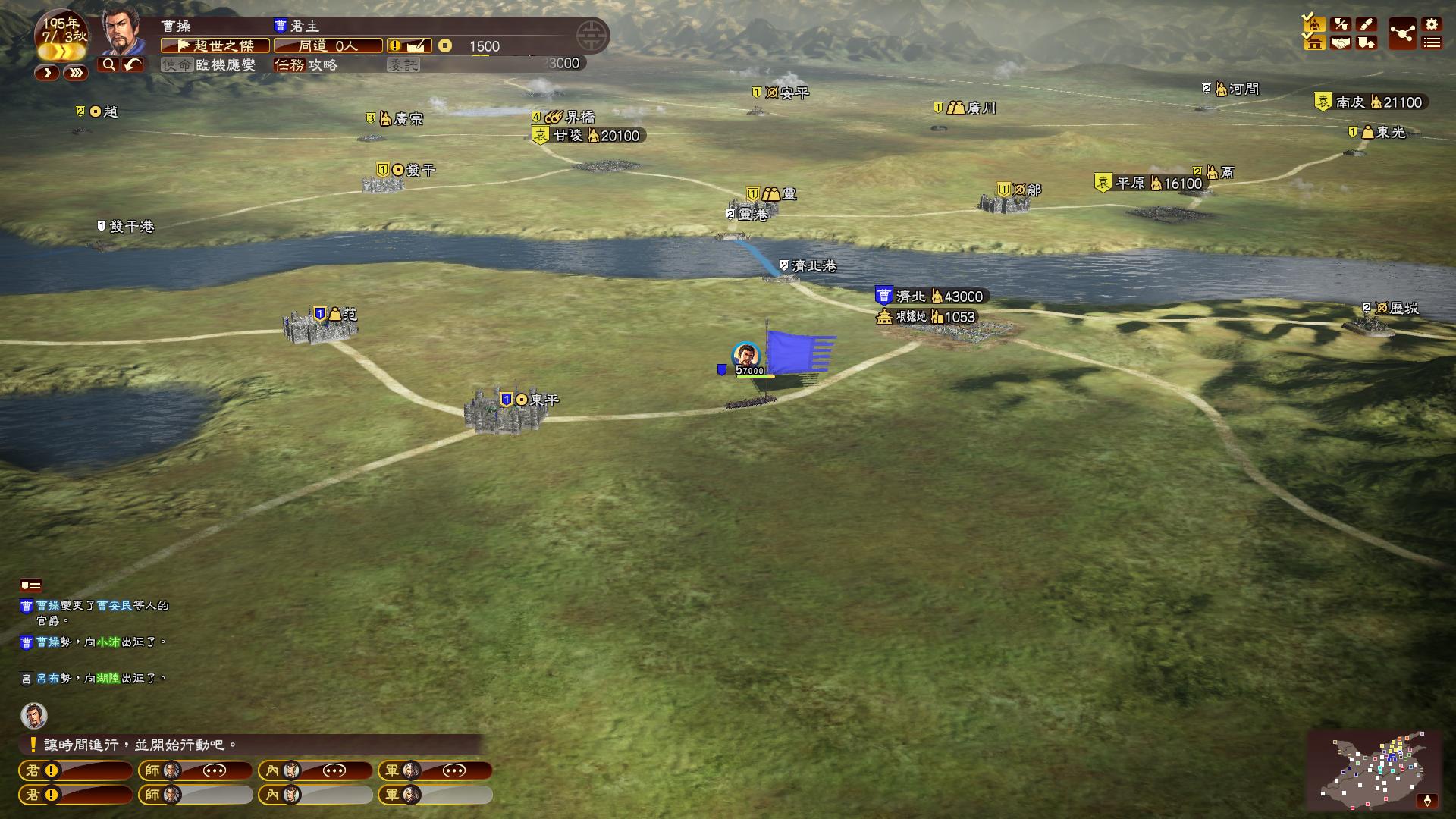Image resolution: width=1456 pixels, height=819 pixels.
Task: Open the 同道 0人 comrades panel
Action: tap(328, 46)
